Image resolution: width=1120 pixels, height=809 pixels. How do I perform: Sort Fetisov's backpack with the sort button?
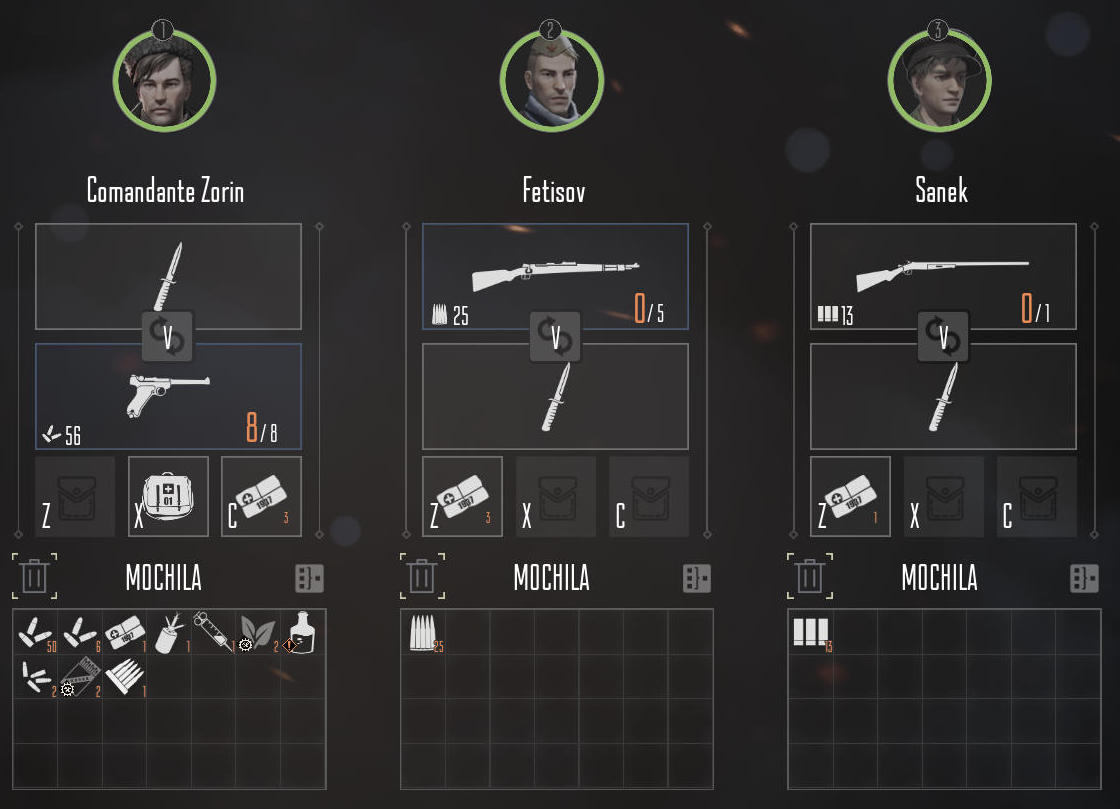coord(696,578)
